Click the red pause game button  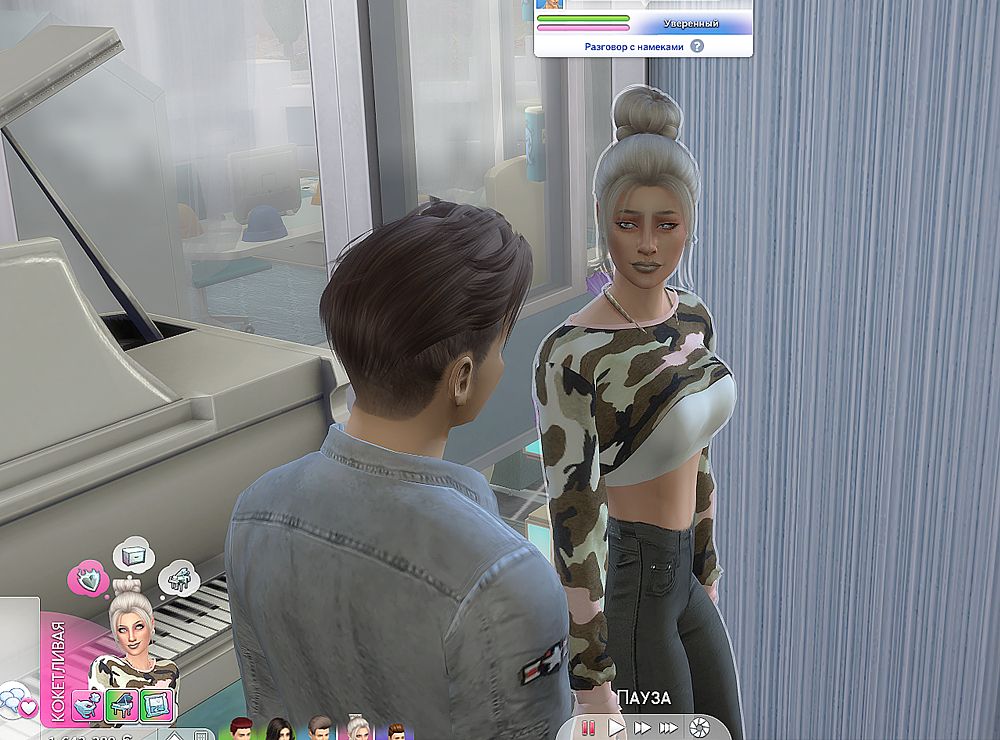click(590, 727)
